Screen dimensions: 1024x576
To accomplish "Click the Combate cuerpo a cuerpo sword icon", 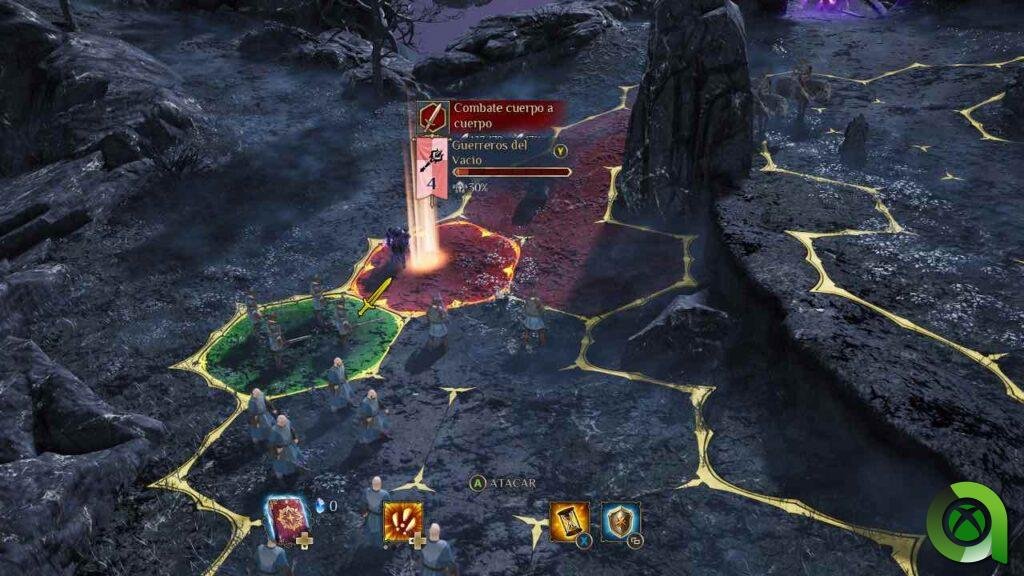I will pos(432,117).
